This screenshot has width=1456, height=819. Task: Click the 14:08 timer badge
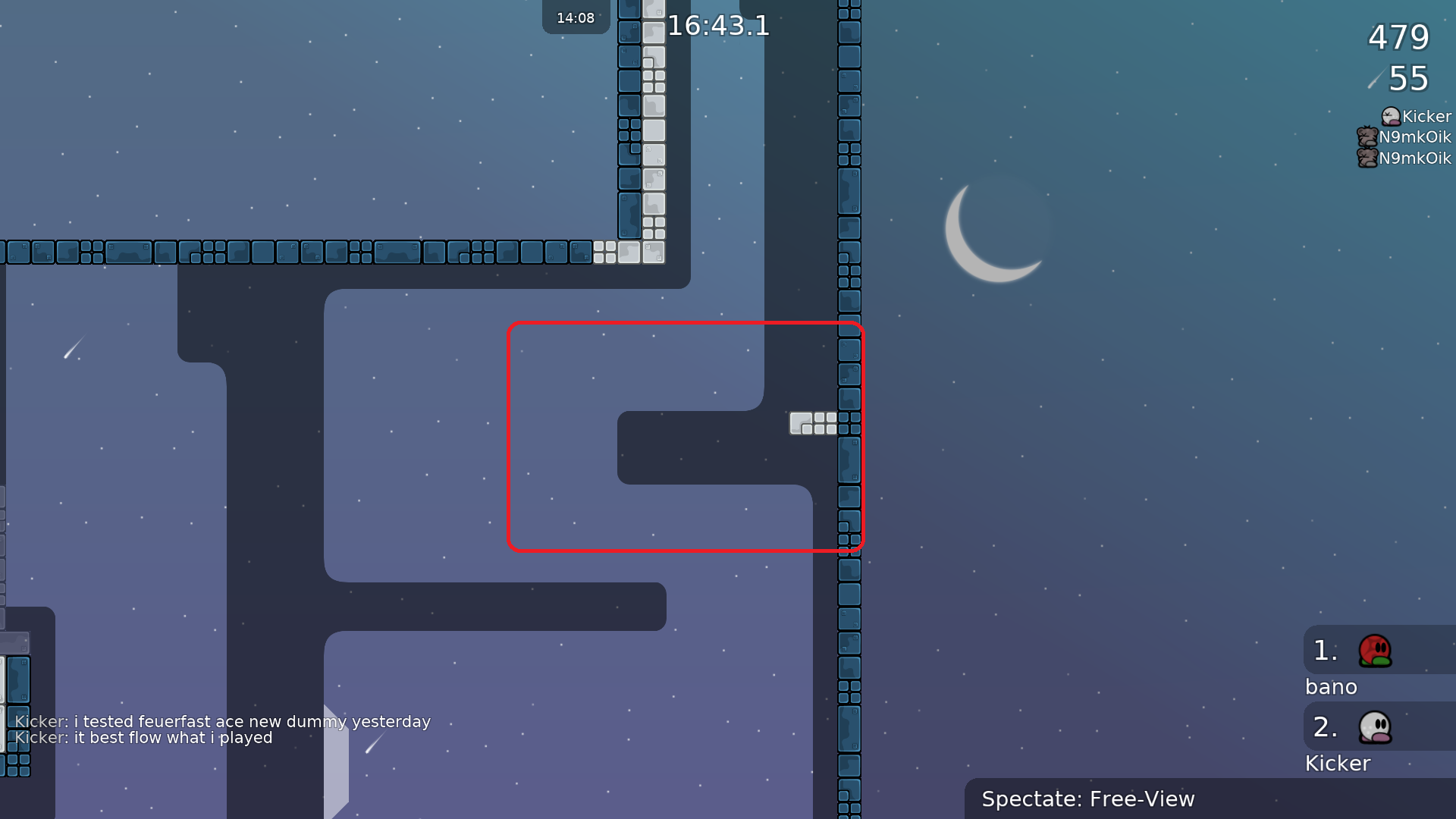[x=575, y=17]
